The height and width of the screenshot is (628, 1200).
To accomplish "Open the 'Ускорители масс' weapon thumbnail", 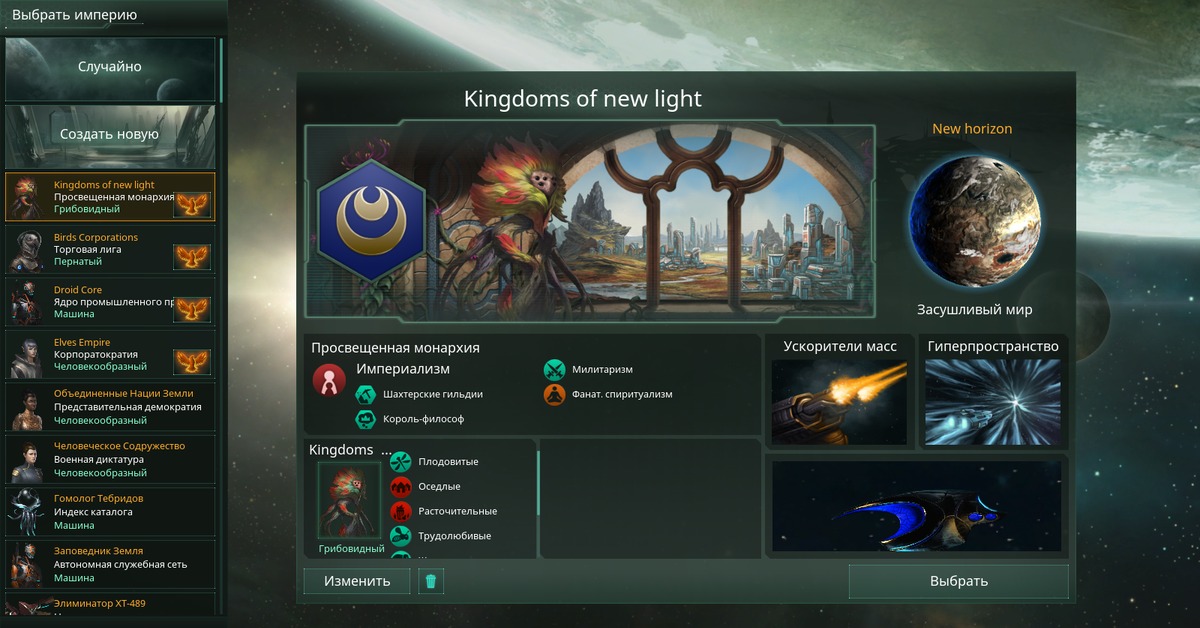I will (840, 402).
